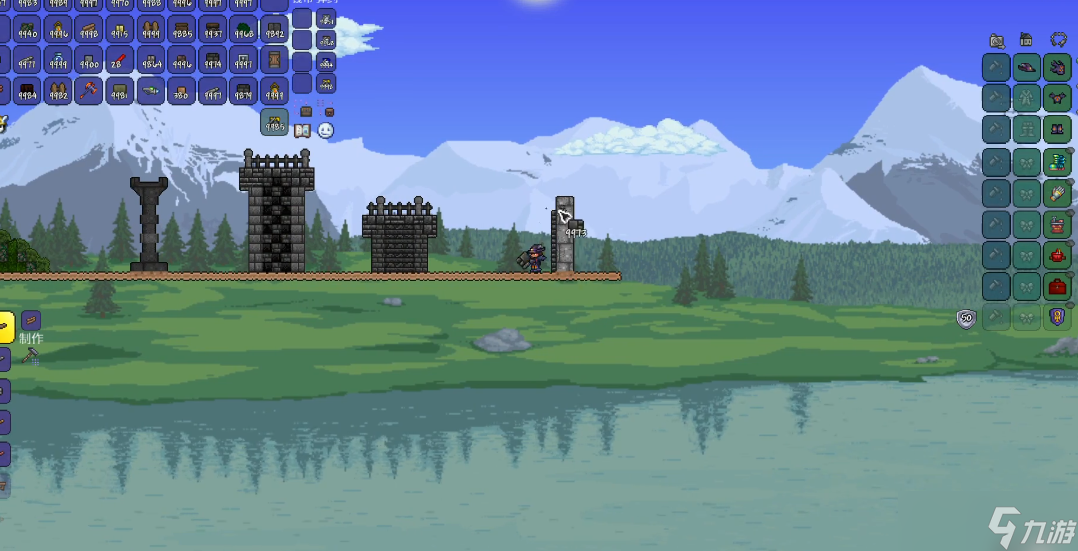Viewport: 1078px width, 551px height.
Task: Select the red dynamite stick inventory slot
Action: point(120,61)
